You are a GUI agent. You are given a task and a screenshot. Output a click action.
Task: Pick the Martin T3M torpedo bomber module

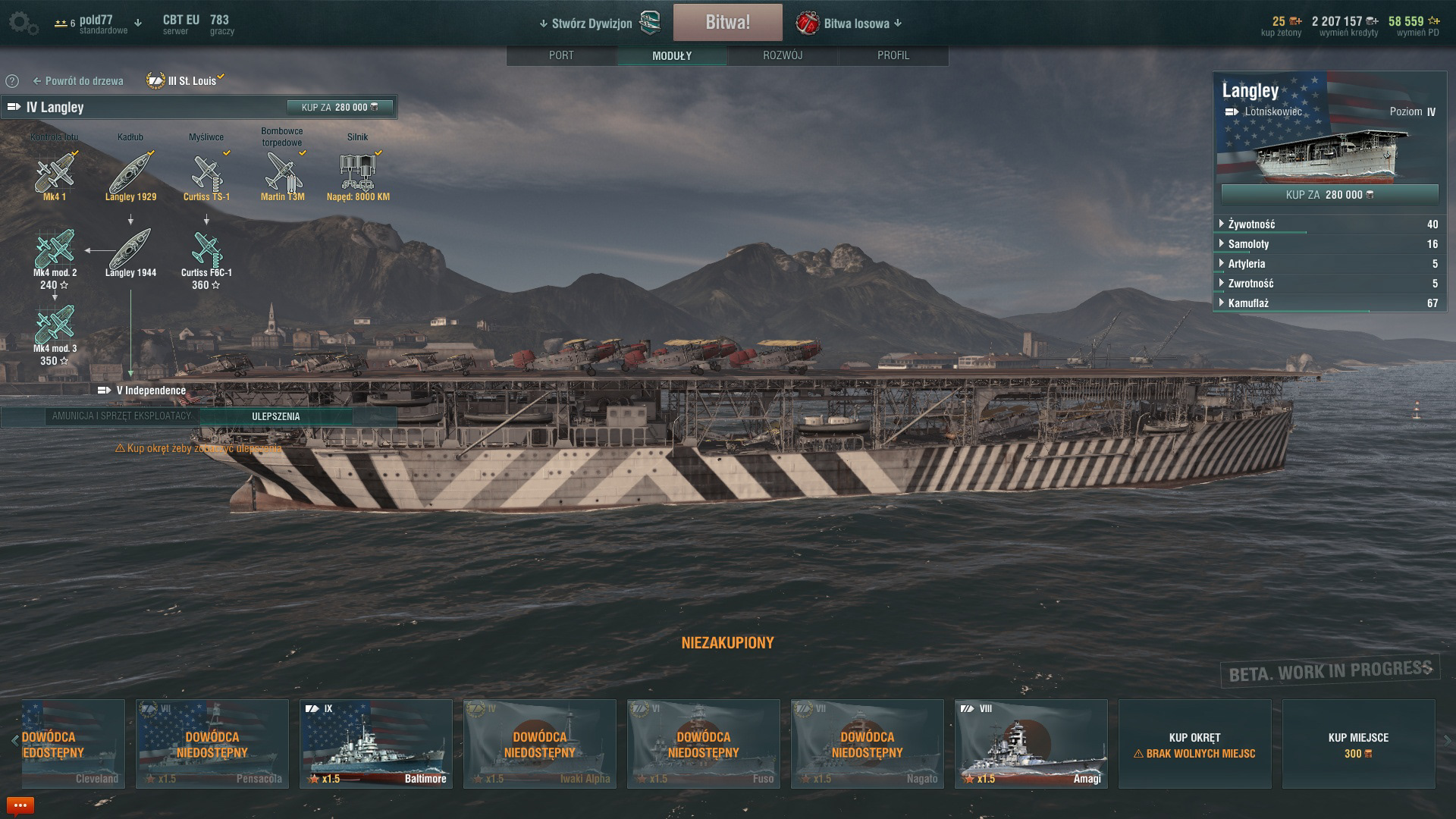(x=282, y=173)
